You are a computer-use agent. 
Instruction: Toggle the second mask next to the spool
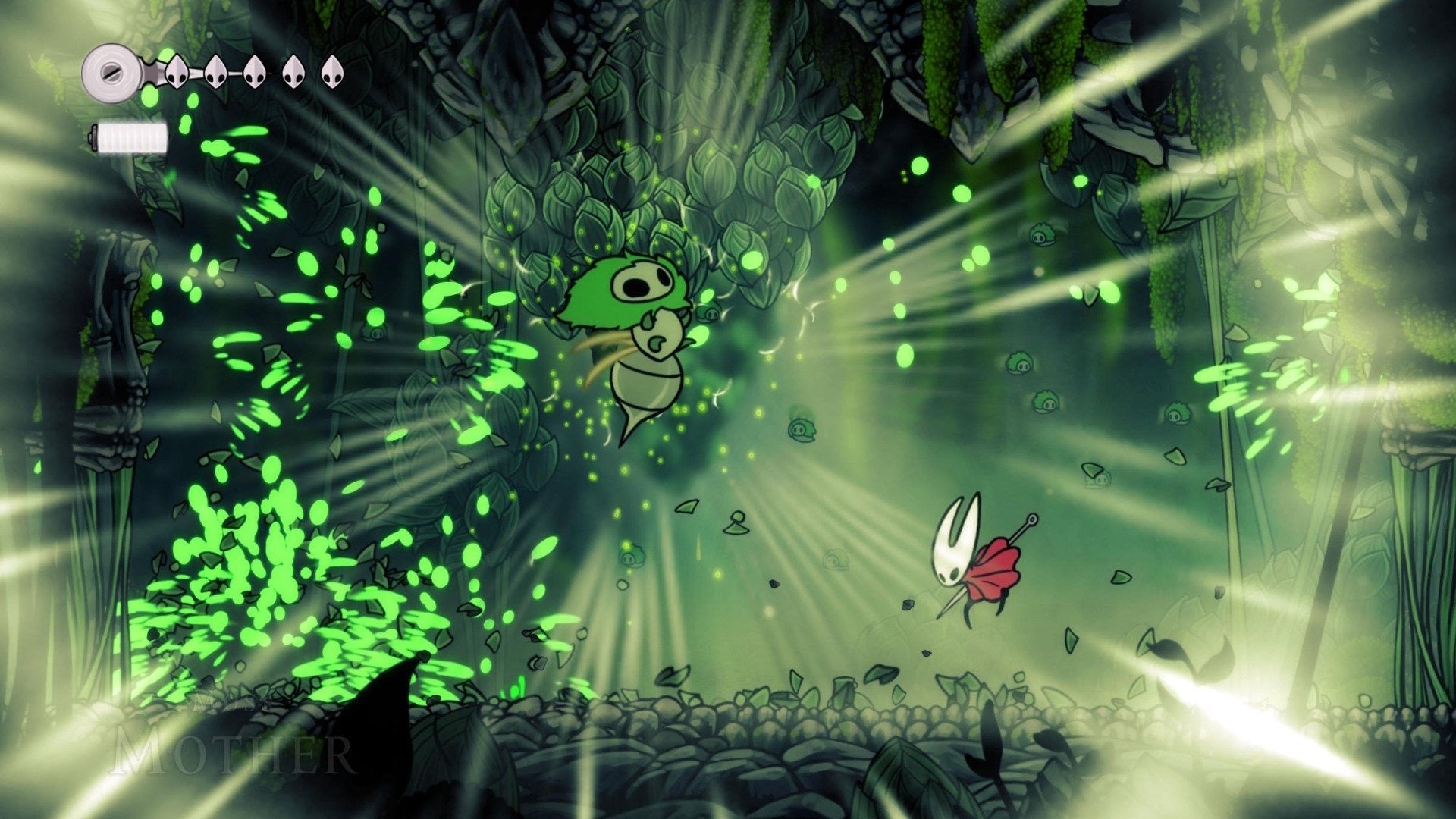click(216, 72)
